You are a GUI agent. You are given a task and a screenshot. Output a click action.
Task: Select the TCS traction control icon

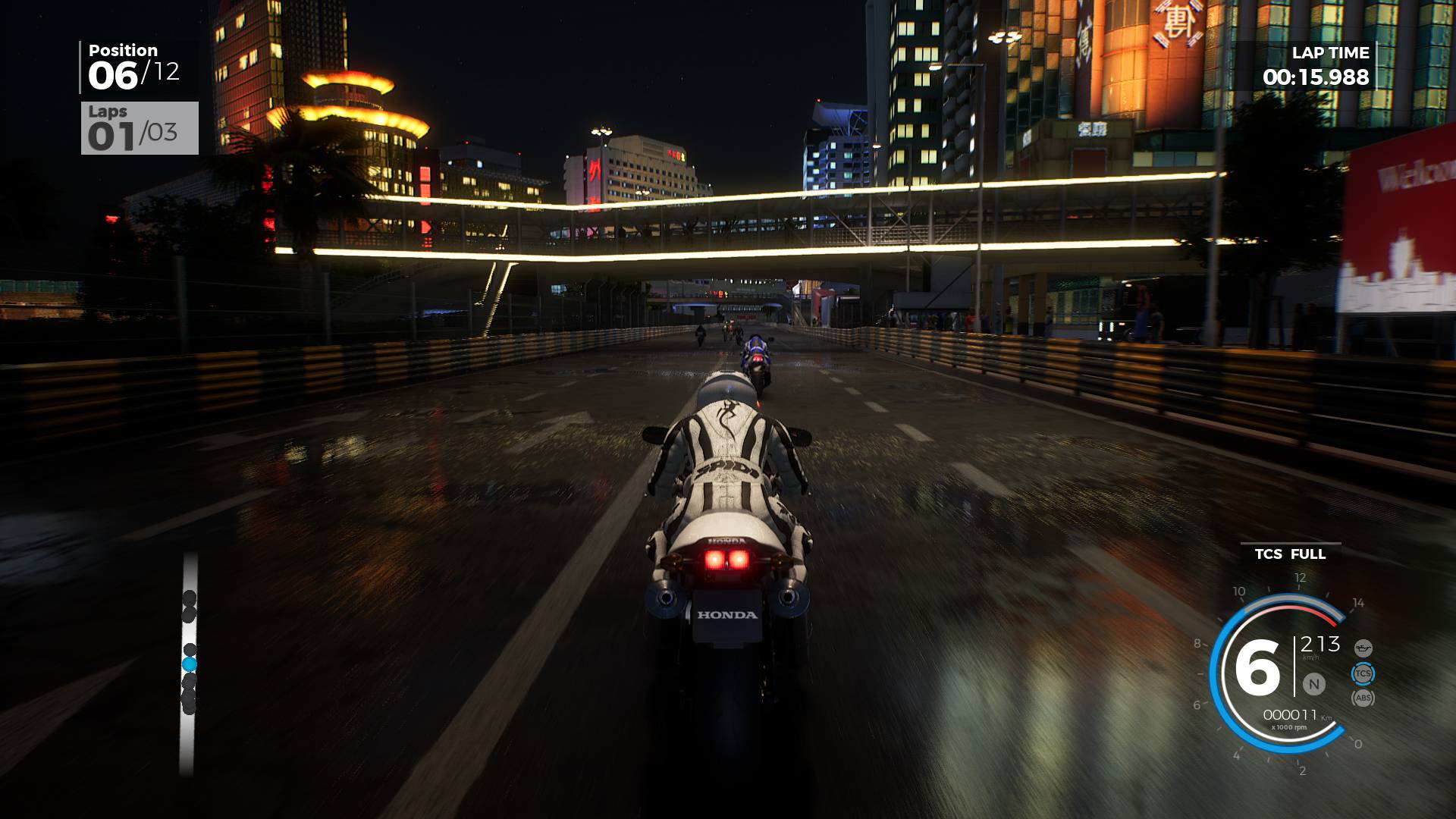[x=1363, y=673]
